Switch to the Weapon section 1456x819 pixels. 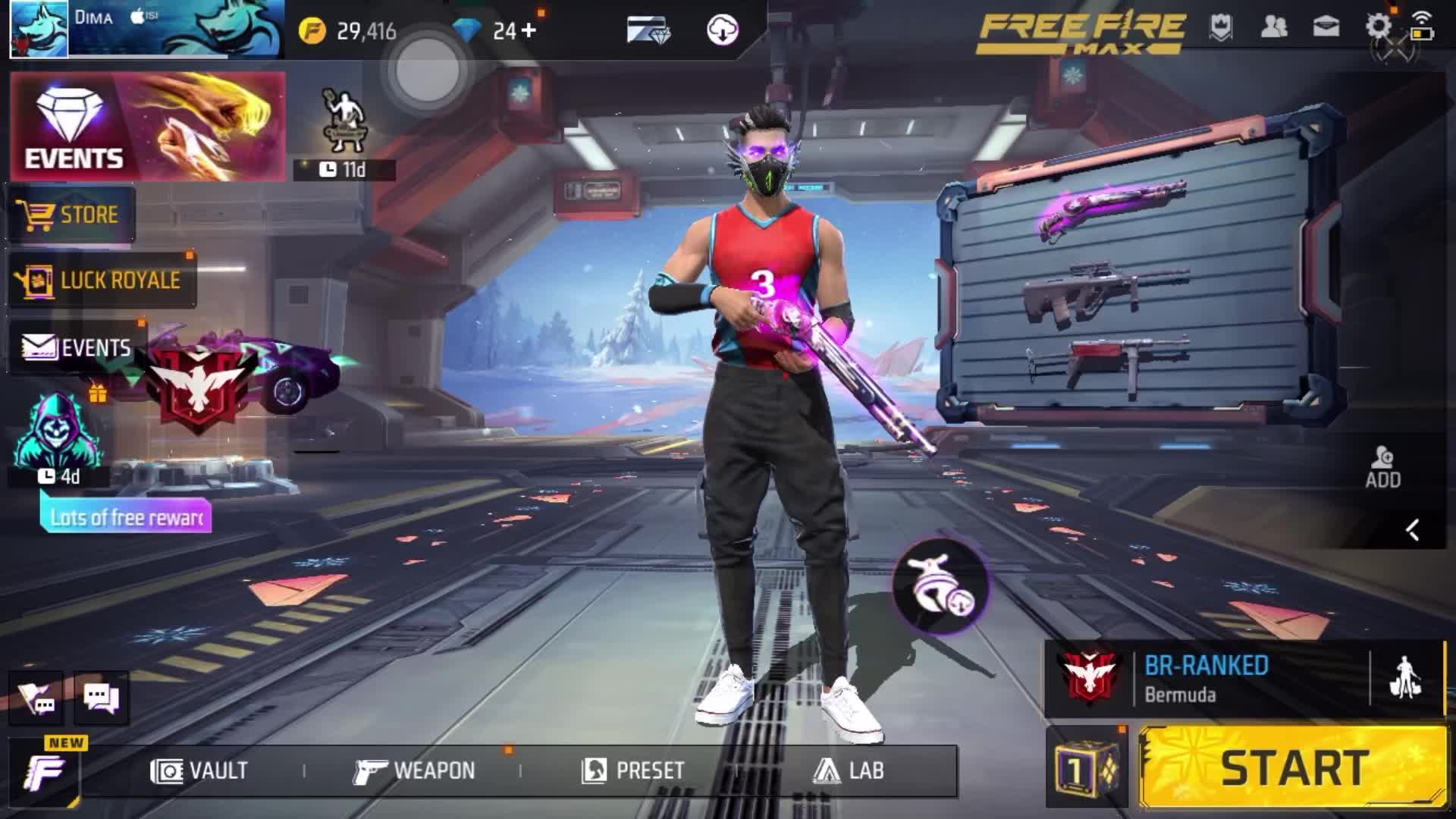414,770
